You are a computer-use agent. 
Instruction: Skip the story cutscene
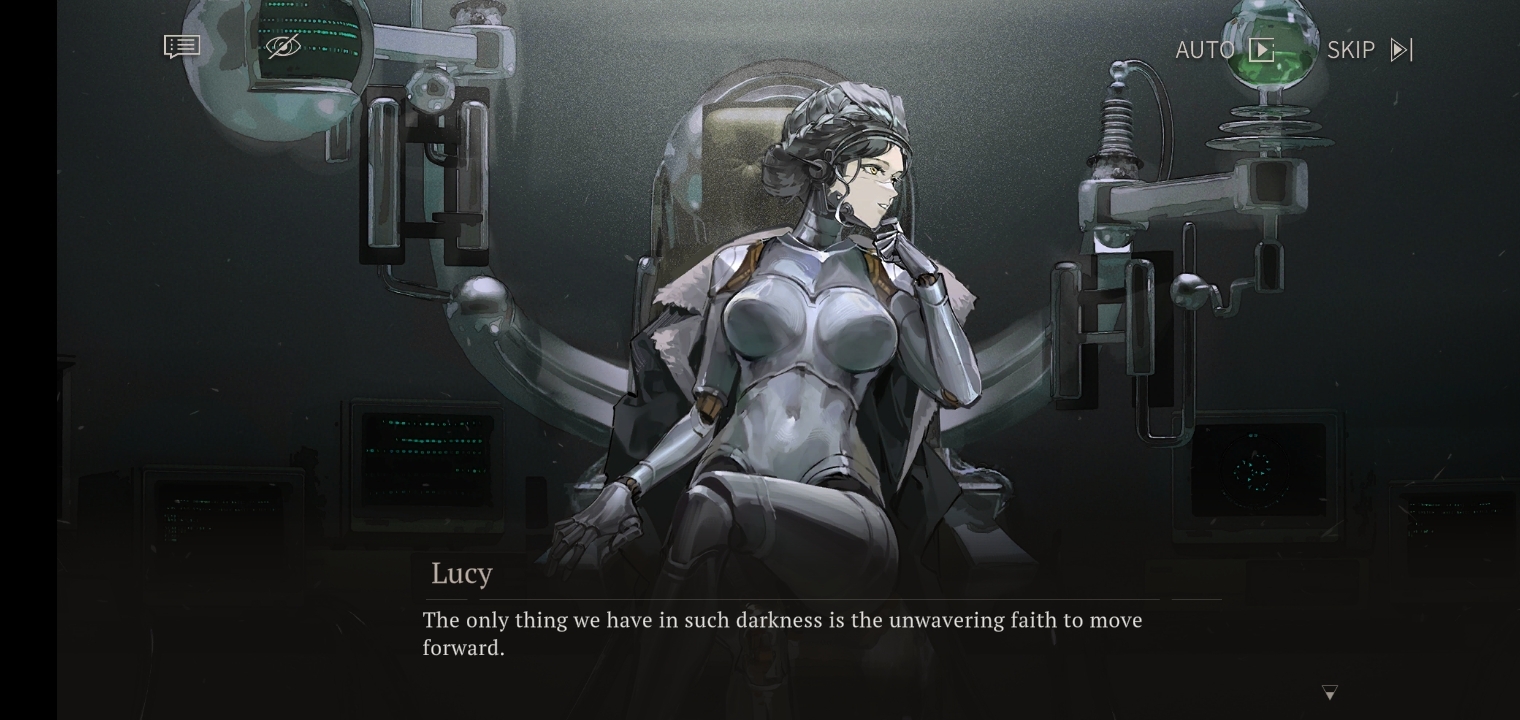(x=1369, y=50)
